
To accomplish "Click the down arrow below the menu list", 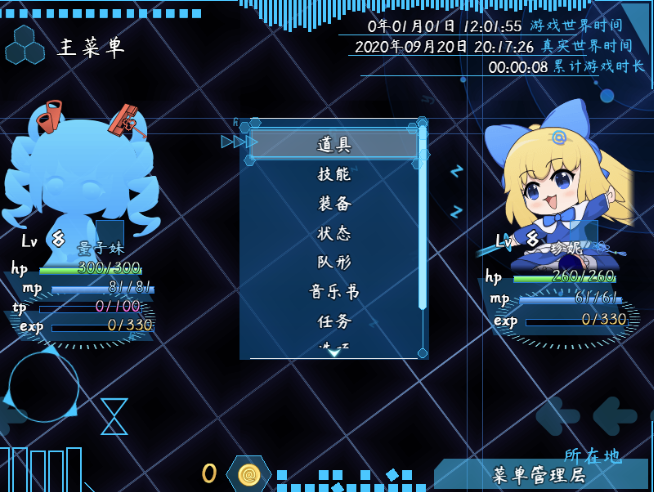I will pos(334,352).
